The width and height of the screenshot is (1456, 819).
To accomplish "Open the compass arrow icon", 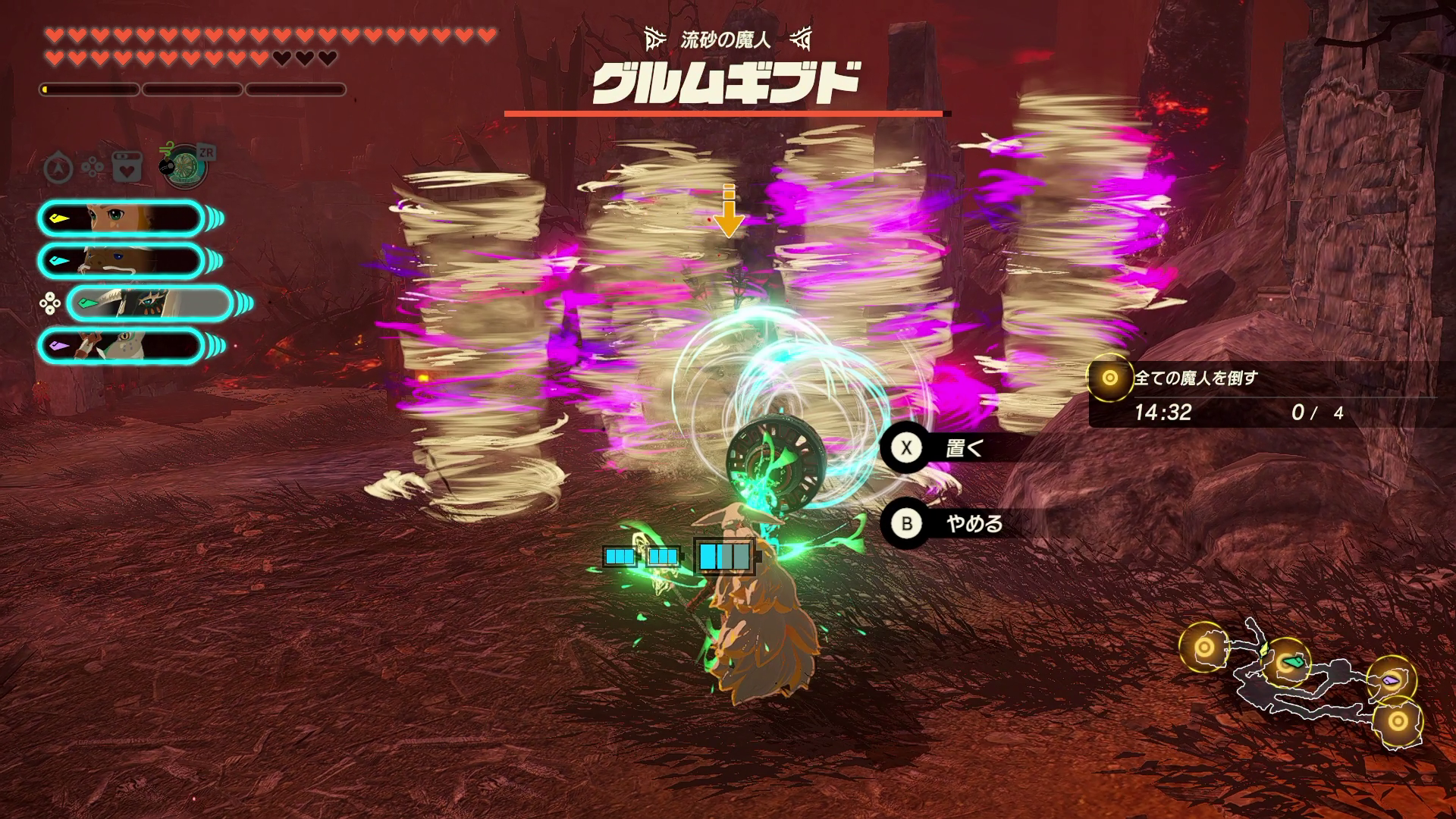I will coord(58,168).
